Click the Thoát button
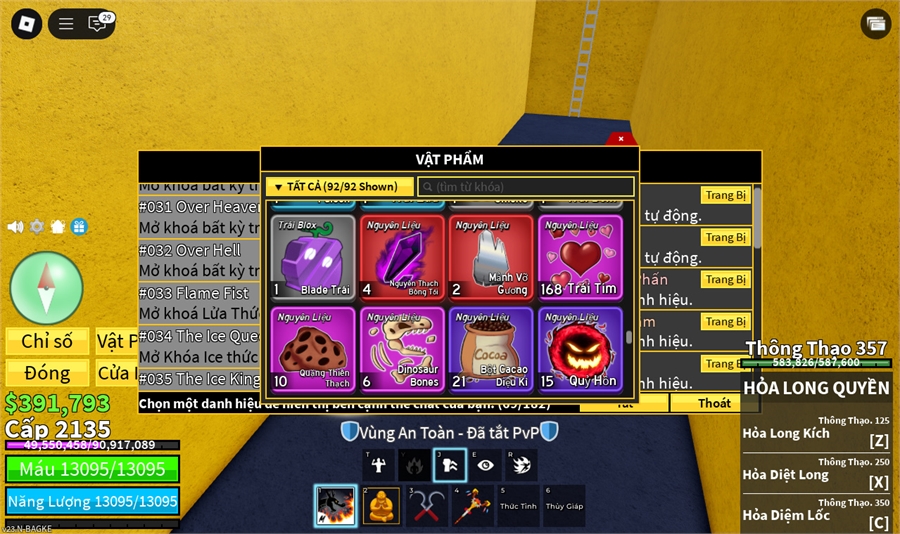Screen dimensions: 900x534 tap(714, 403)
